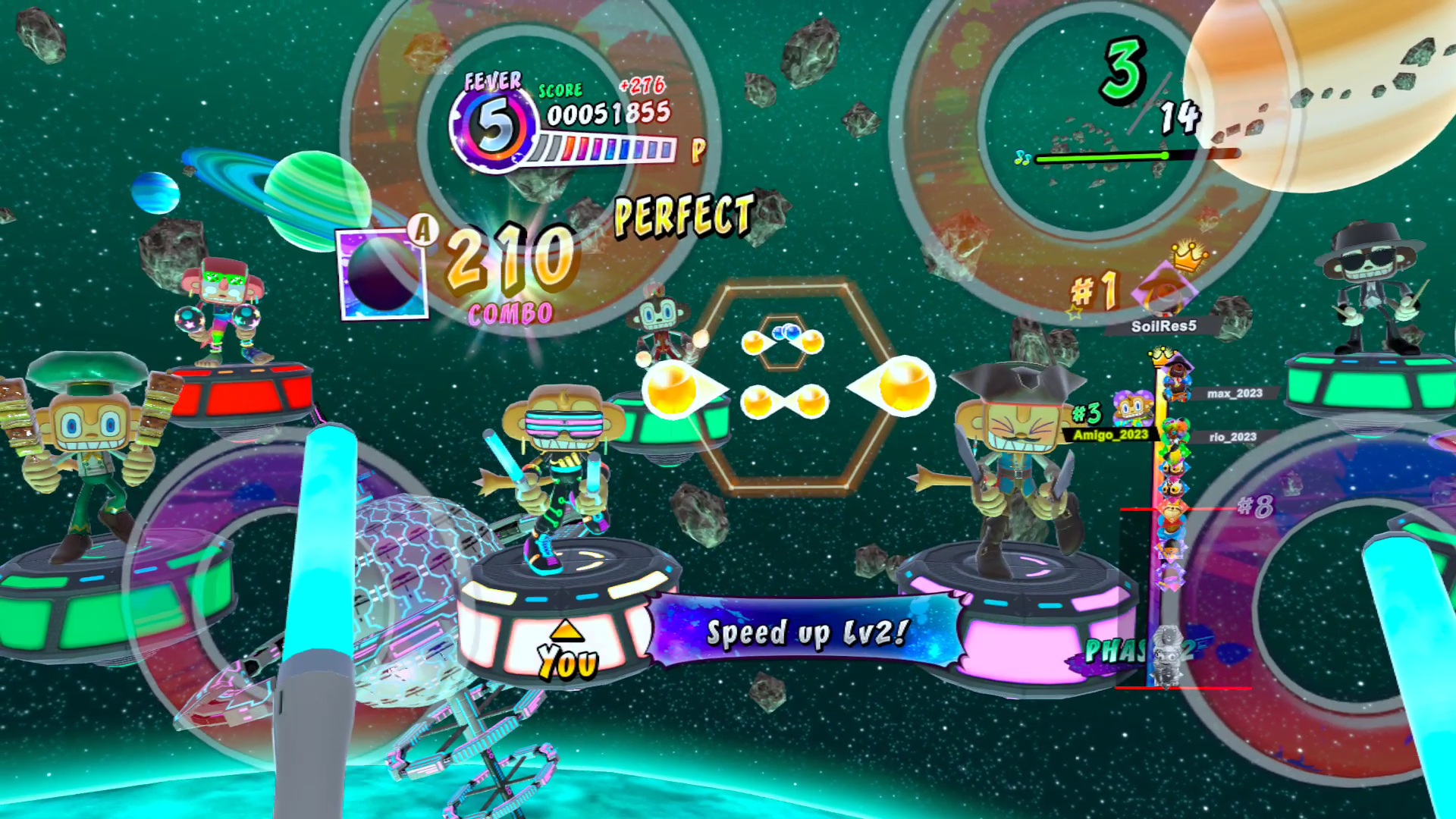Expand the SoilRes5 player nameplate
Viewport: 1456px width, 819px height.
pyautogui.click(x=1164, y=325)
